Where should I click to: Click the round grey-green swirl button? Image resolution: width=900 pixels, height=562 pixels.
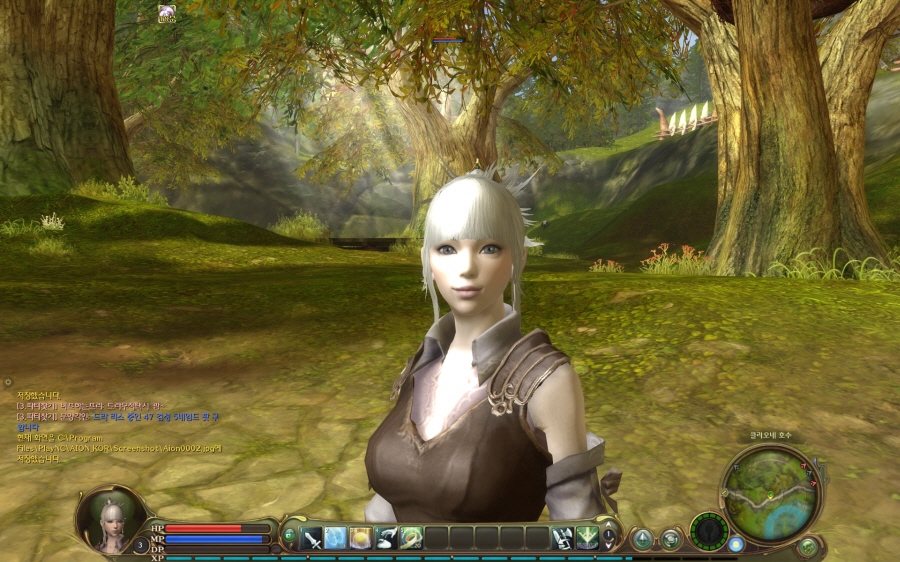[x=670, y=539]
